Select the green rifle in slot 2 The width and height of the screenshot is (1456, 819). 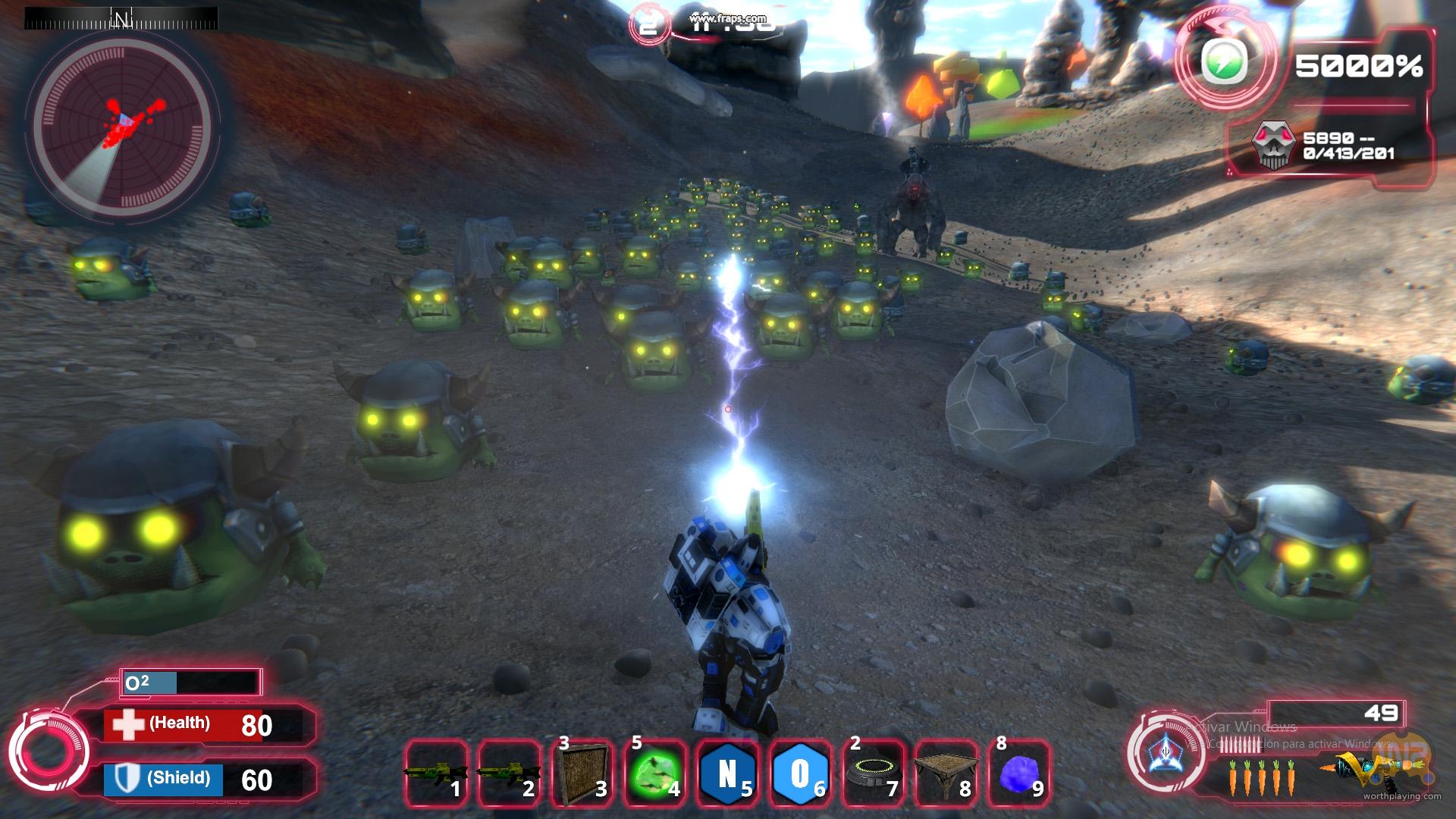tap(508, 773)
